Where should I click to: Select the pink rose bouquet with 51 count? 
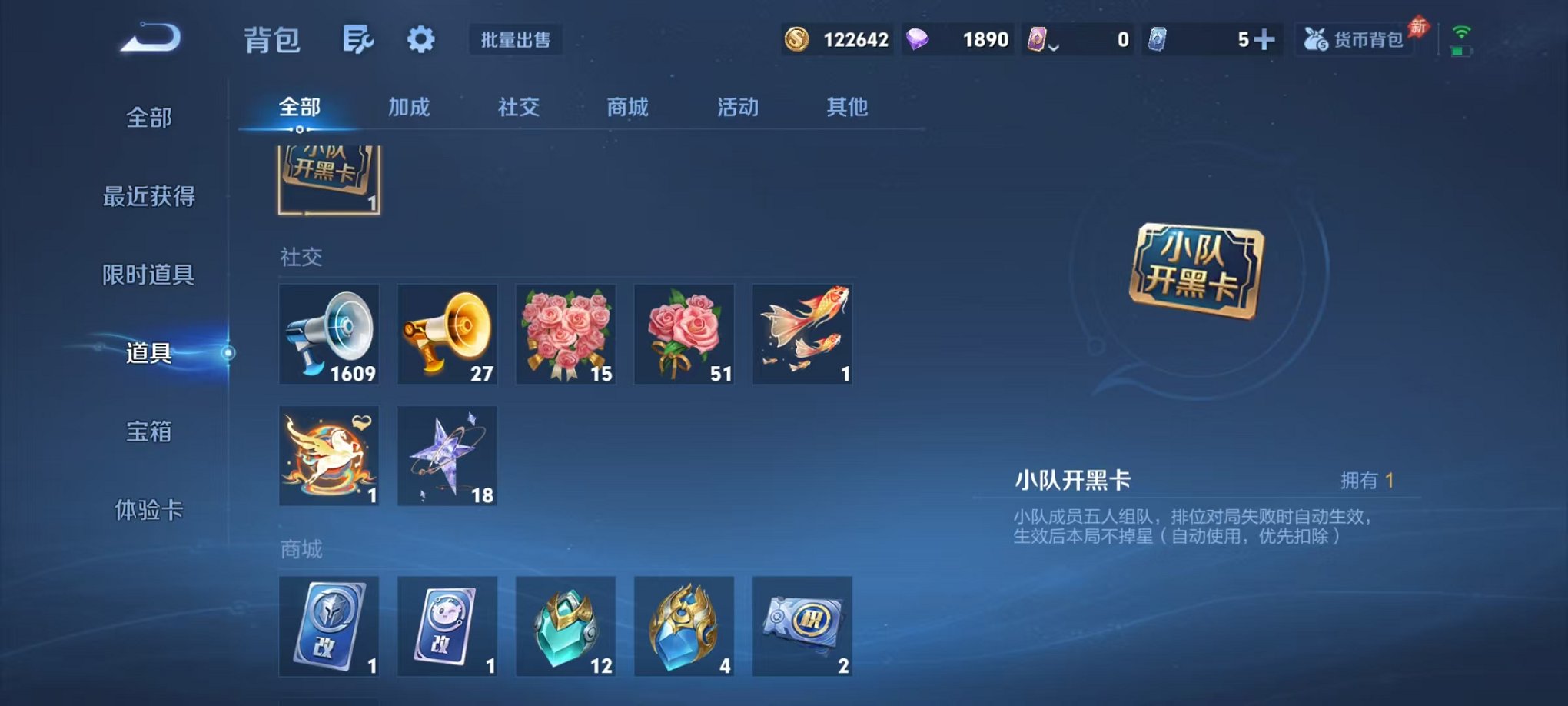[x=683, y=335]
